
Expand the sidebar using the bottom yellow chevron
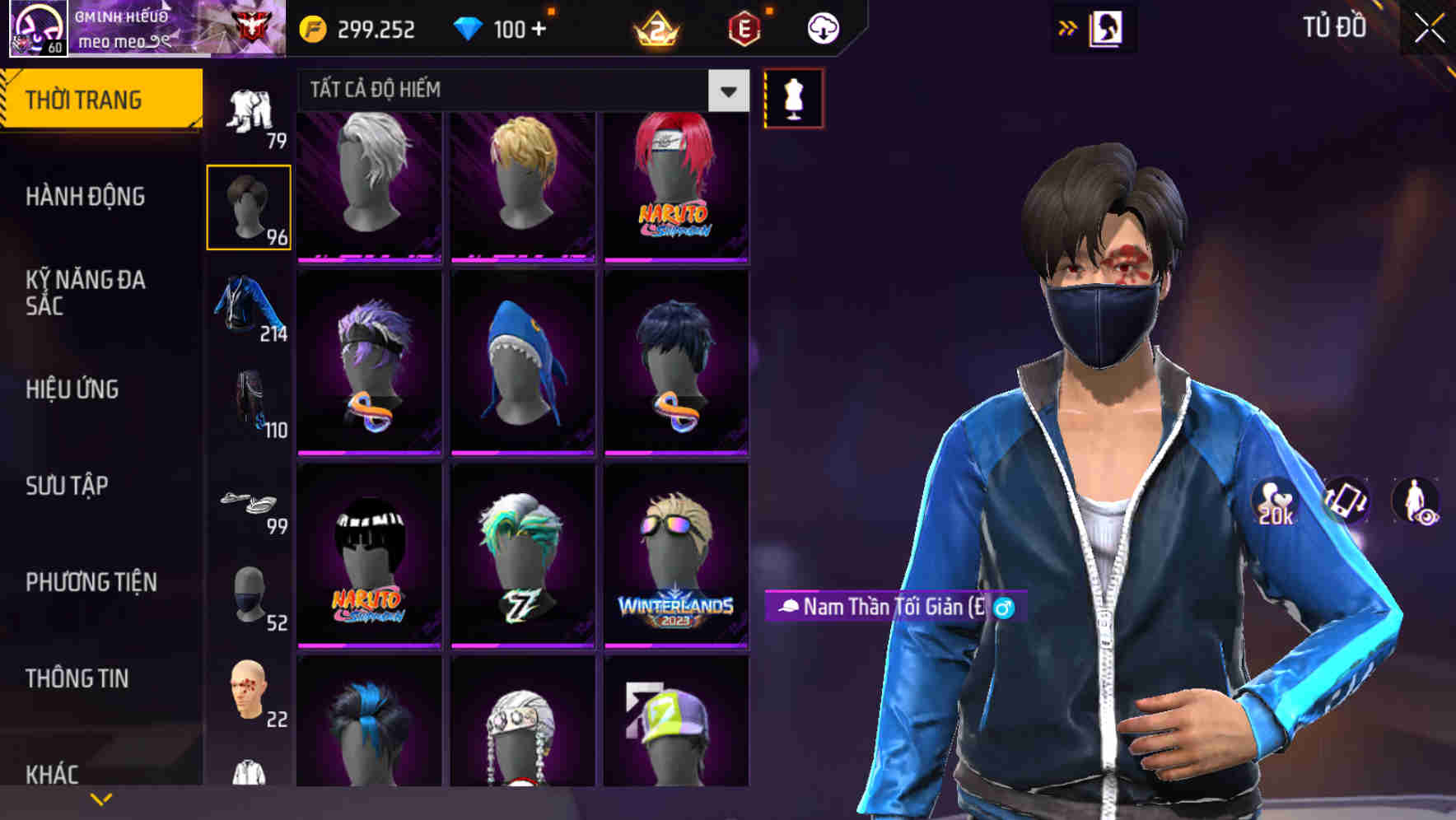[x=100, y=798]
